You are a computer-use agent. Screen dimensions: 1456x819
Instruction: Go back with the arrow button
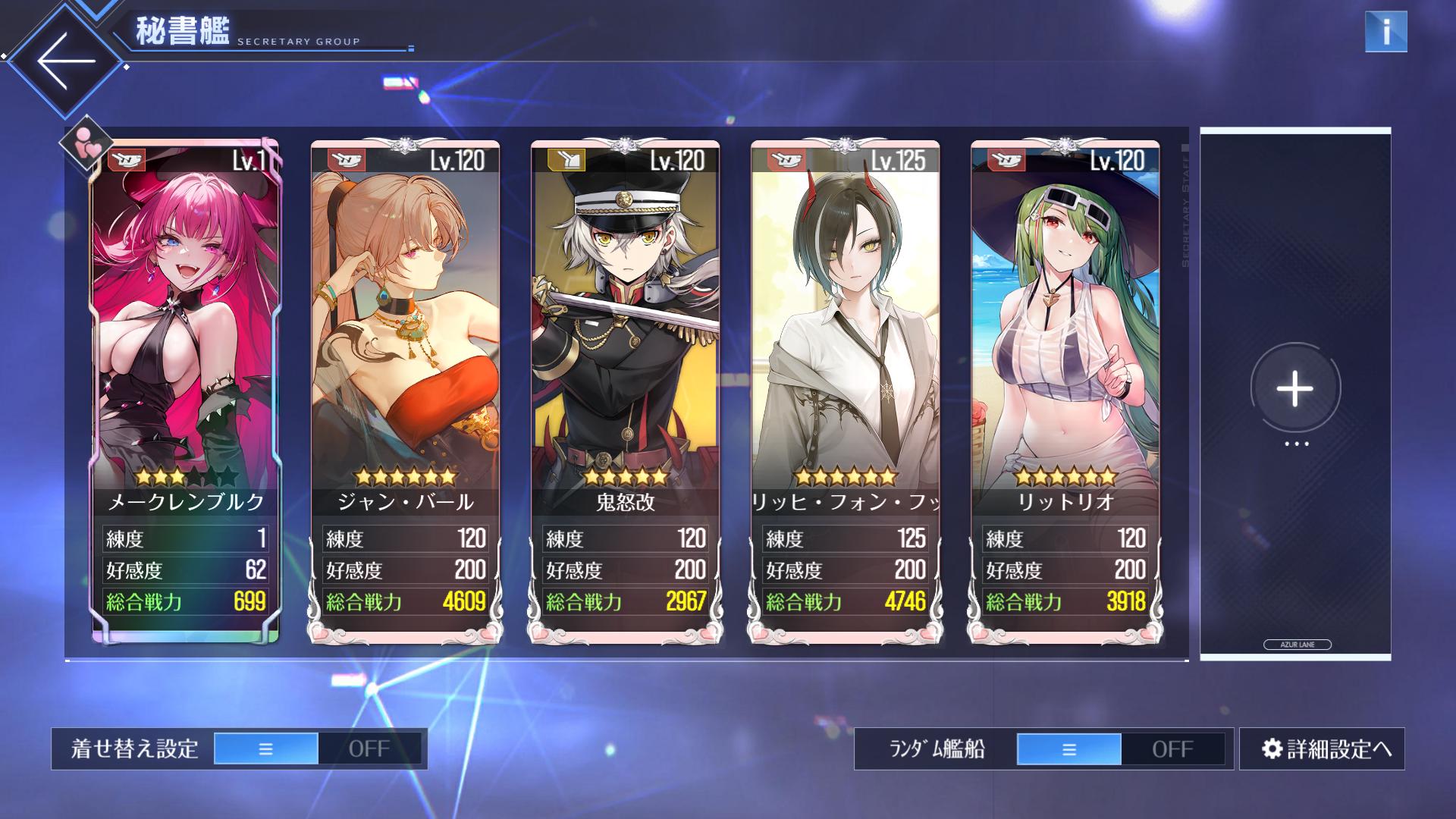coord(67,61)
